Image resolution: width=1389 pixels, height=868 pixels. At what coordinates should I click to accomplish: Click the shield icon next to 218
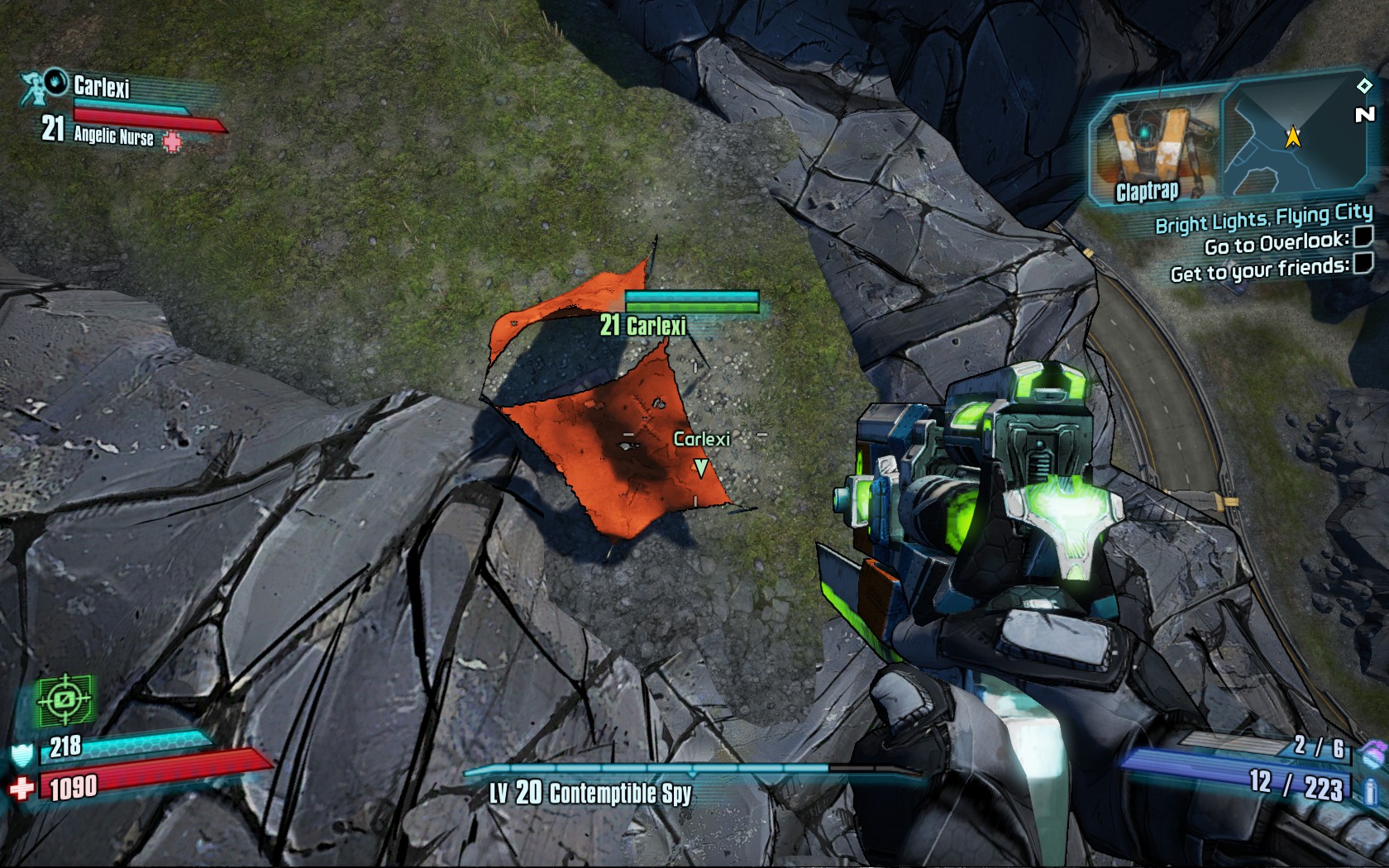(x=21, y=754)
